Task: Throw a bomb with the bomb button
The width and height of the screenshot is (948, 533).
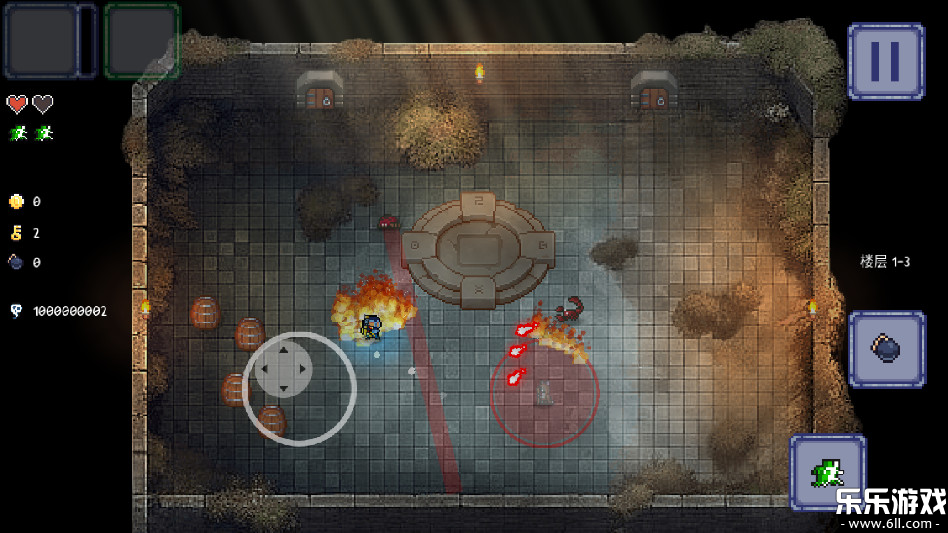Action: coord(887,348)
